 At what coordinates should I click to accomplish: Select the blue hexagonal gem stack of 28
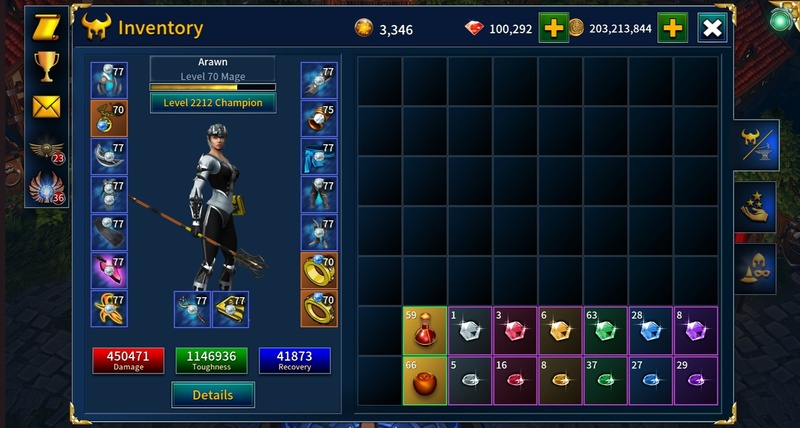(650, 331)
